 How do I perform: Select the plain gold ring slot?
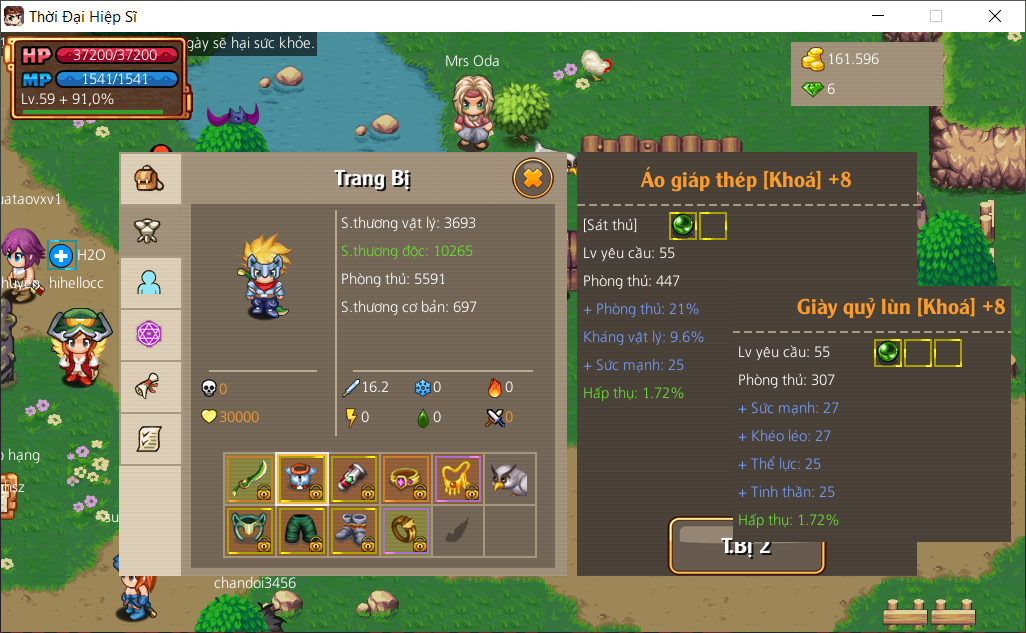pyautogui.click(x=406, y=531)
